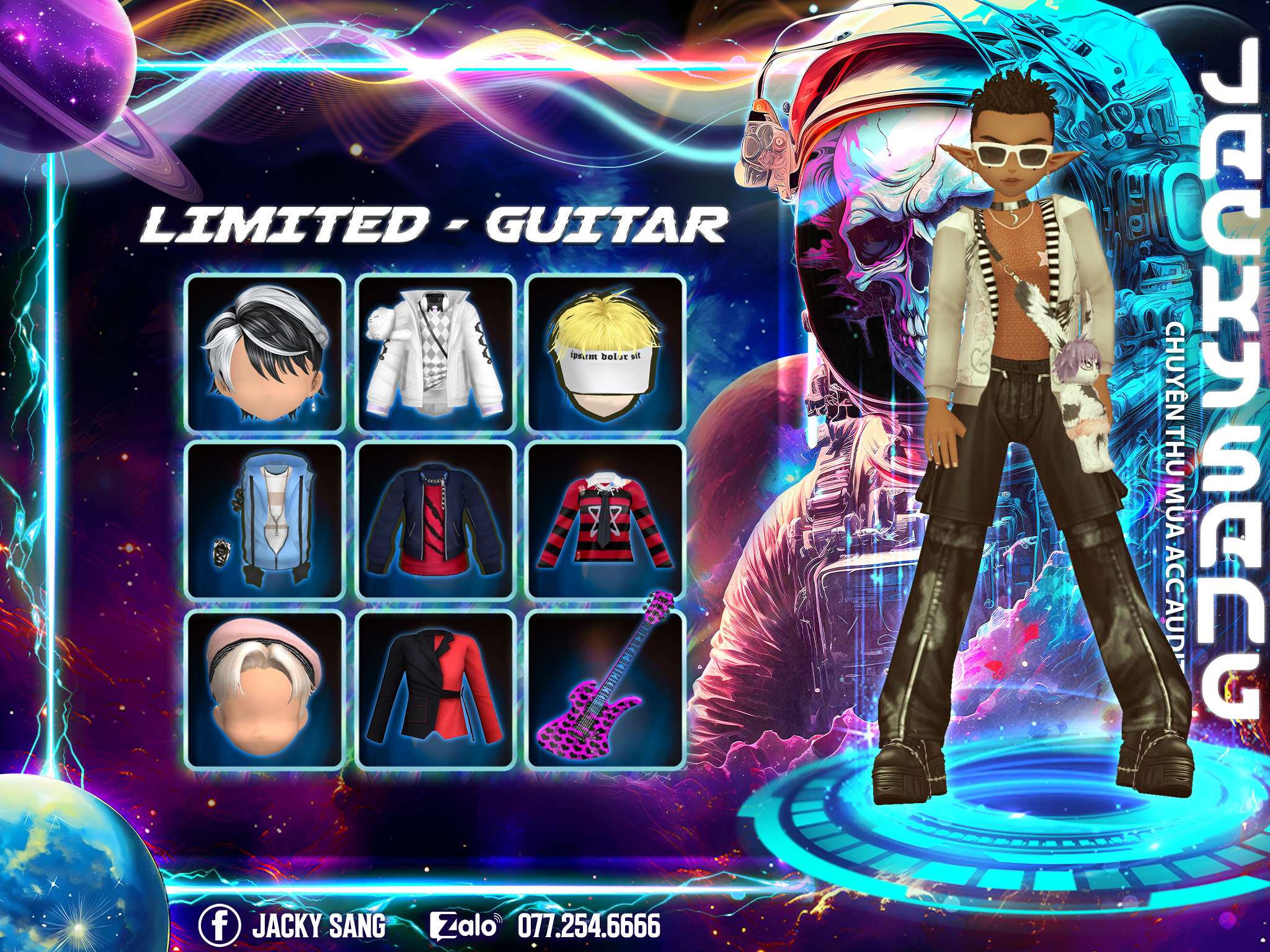Select the navy jacket with red shirt
The image size is (1270, 952).
(x=437, y=521)
